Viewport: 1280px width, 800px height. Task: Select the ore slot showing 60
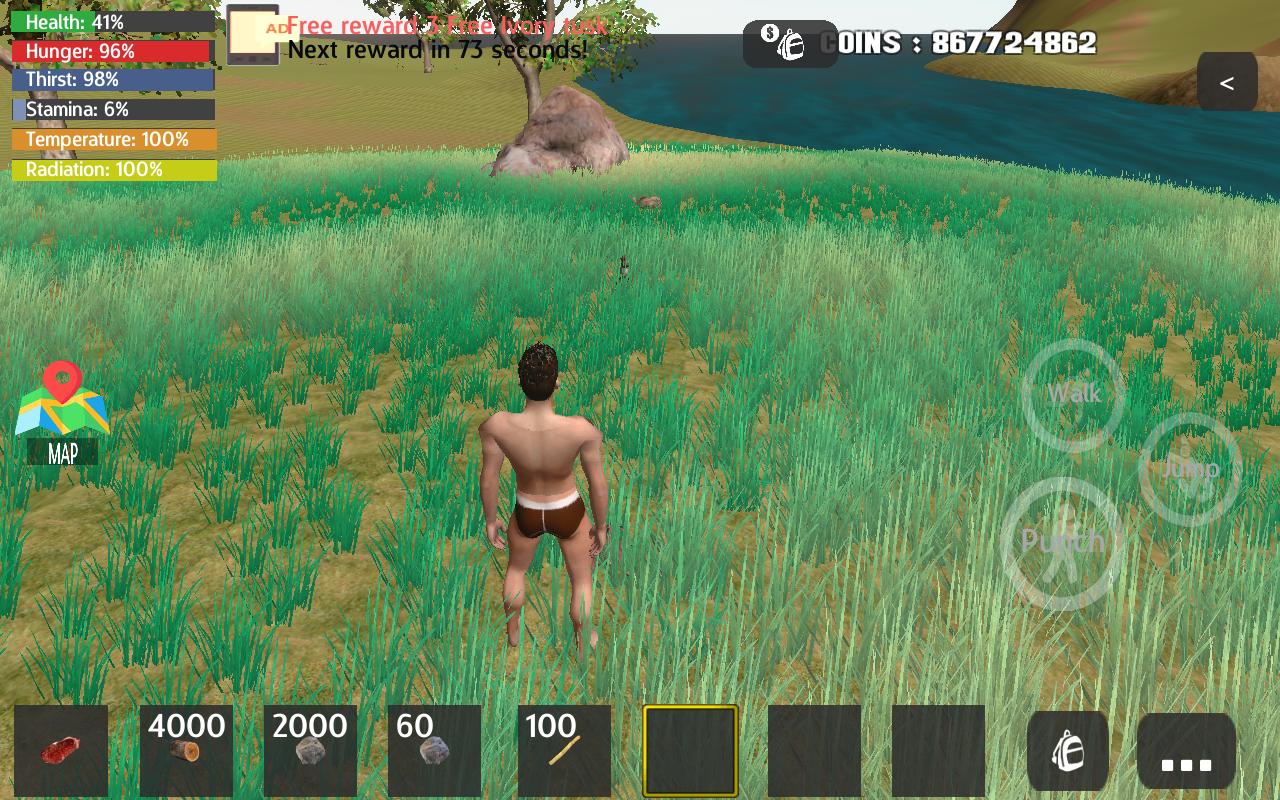coord(436,750)
